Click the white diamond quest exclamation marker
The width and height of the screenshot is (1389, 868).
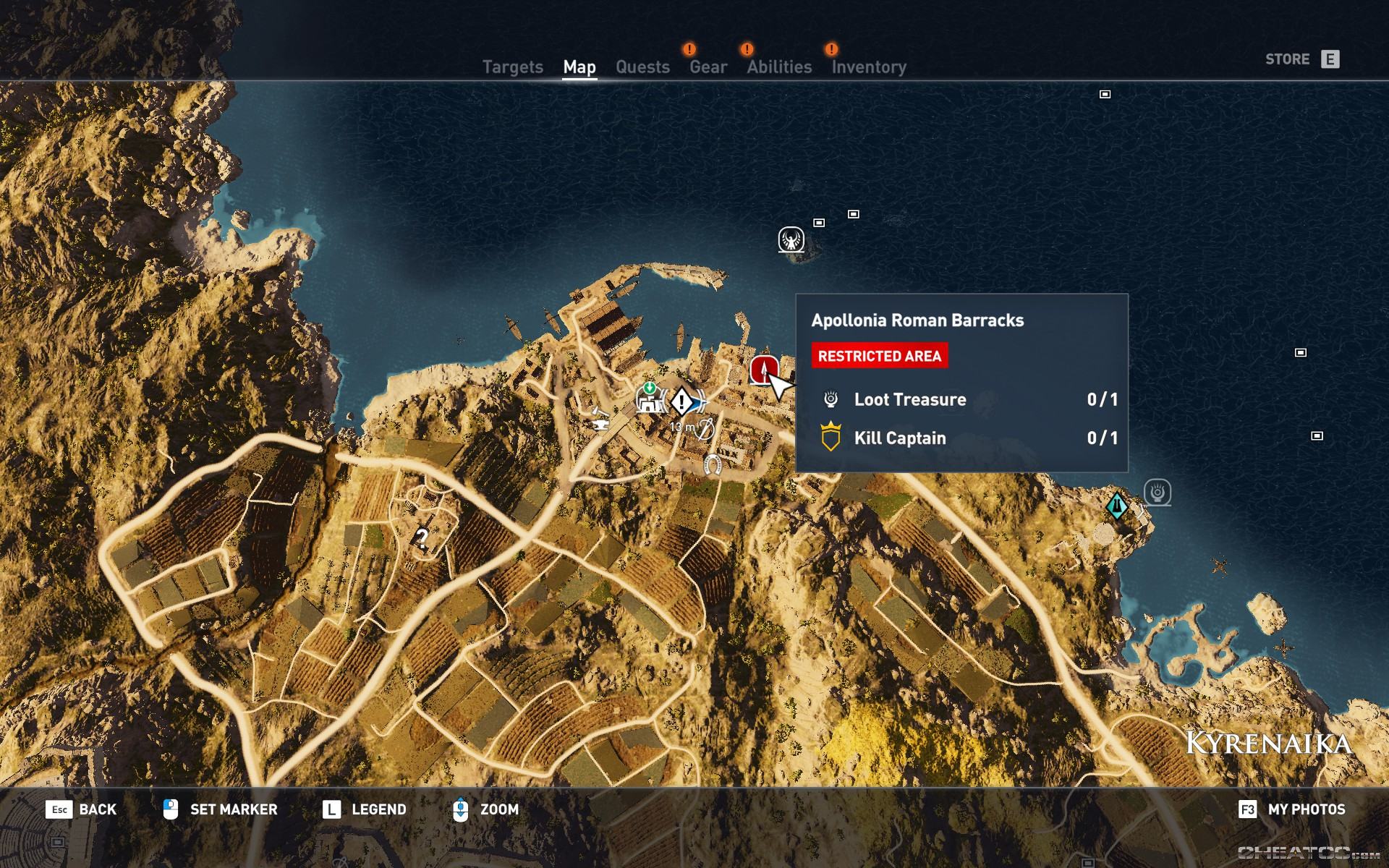681,402
